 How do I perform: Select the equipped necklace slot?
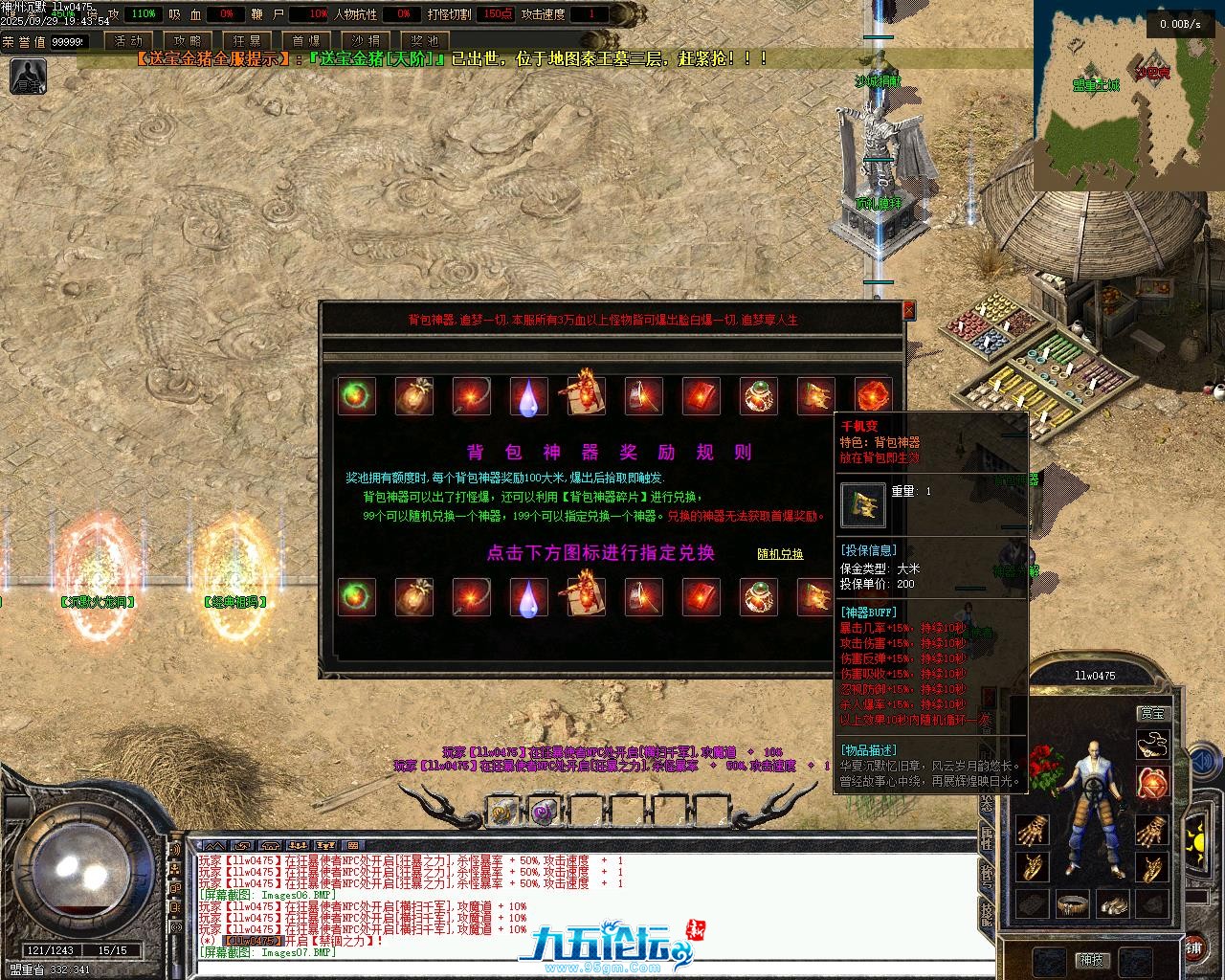1152,744
